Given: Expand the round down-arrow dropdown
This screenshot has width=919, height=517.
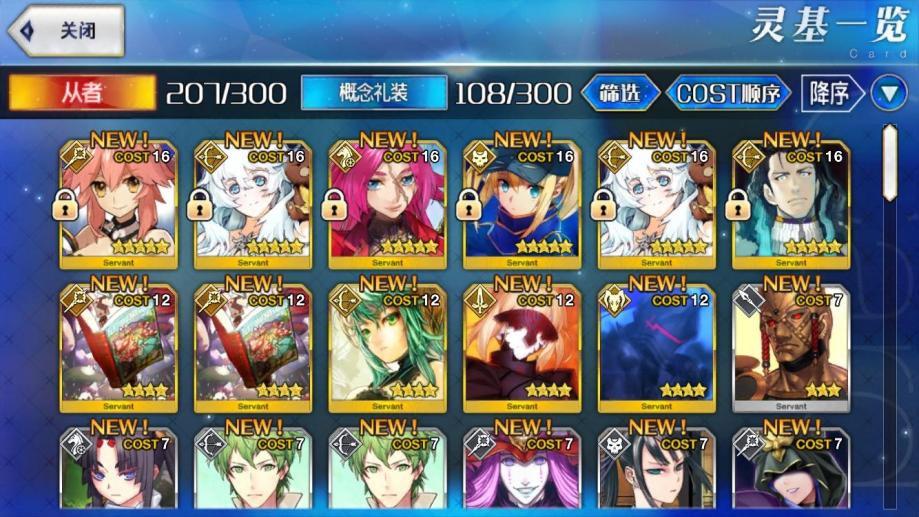Looking at the screenshot, I should click(x=888, y=93).
